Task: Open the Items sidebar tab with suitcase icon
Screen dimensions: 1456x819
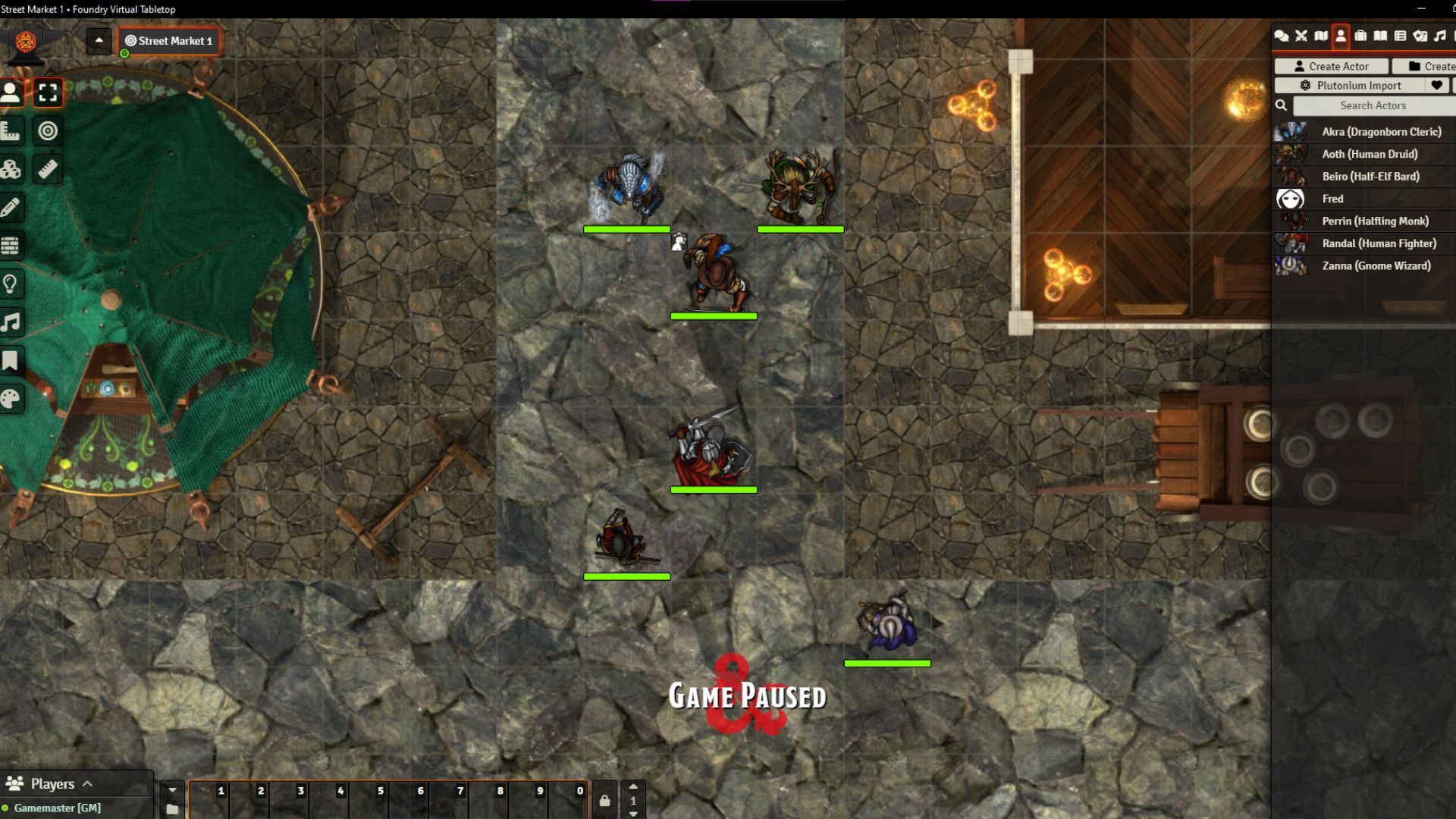Action: point(1361,36)
